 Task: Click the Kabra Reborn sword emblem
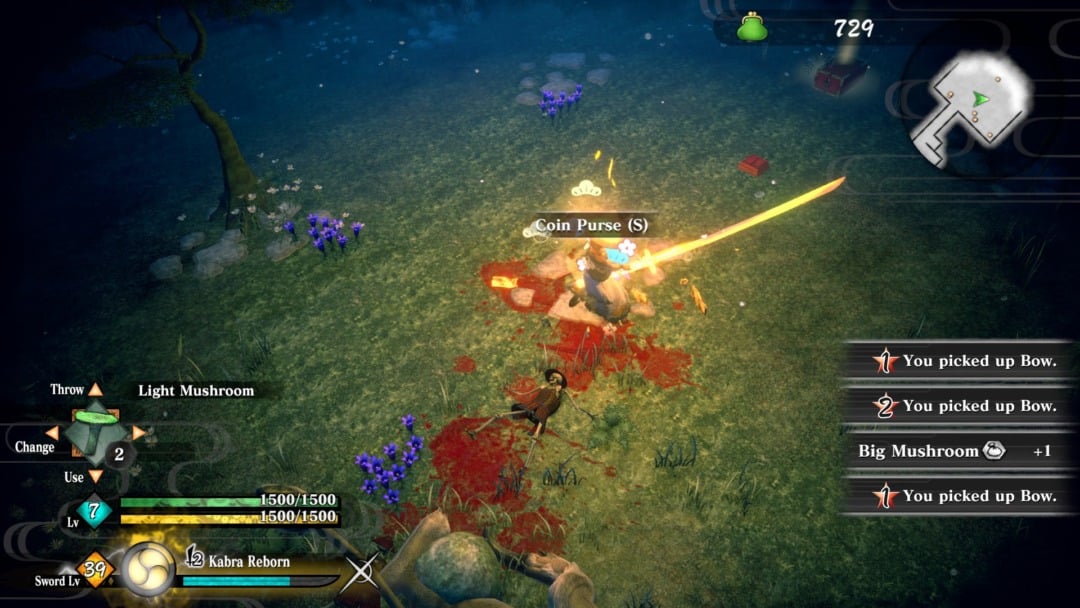(148, 570)
